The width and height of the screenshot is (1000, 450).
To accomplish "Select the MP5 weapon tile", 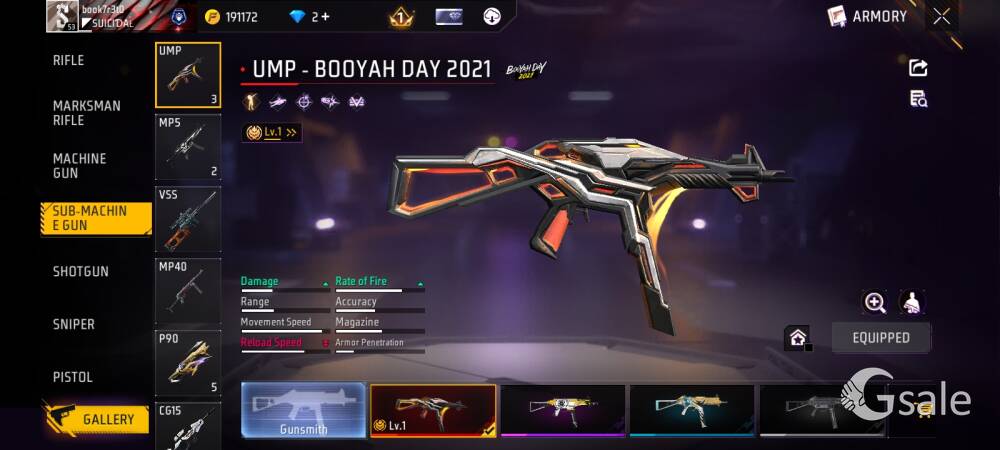I will pos(188,146).
